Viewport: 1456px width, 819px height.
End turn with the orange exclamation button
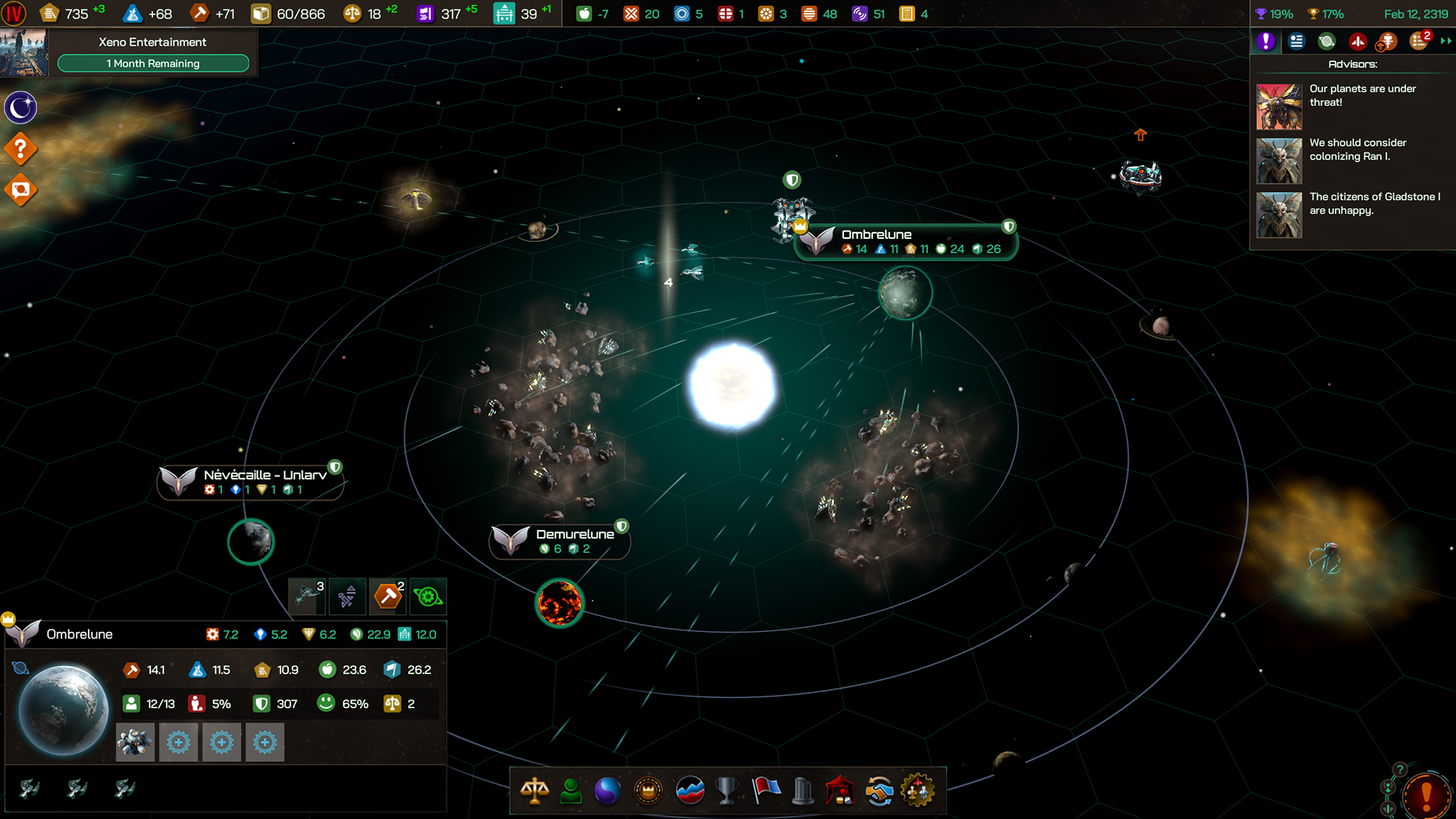tap(1426, 795)
